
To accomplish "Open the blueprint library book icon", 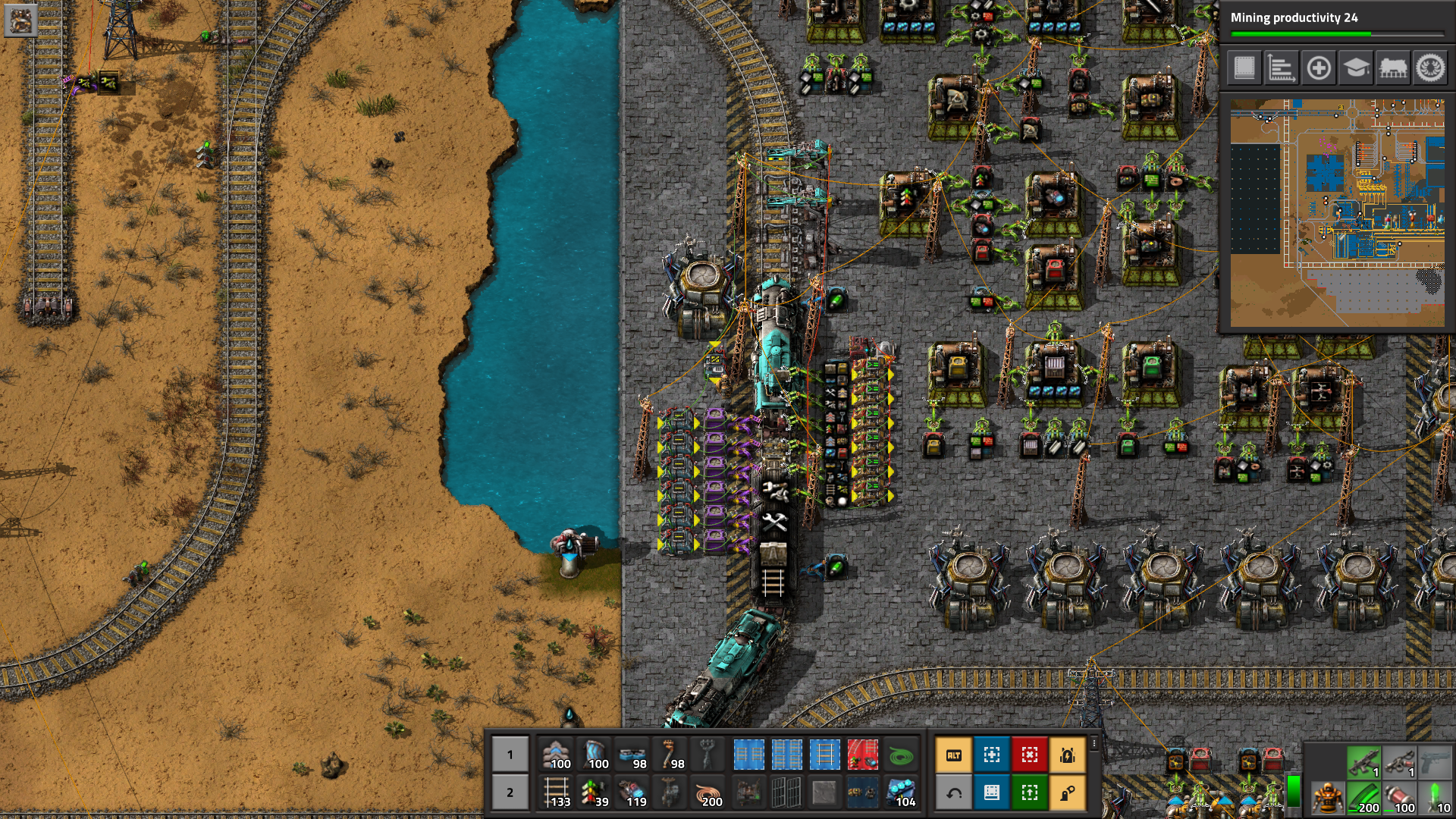I will coord(1246,68).
